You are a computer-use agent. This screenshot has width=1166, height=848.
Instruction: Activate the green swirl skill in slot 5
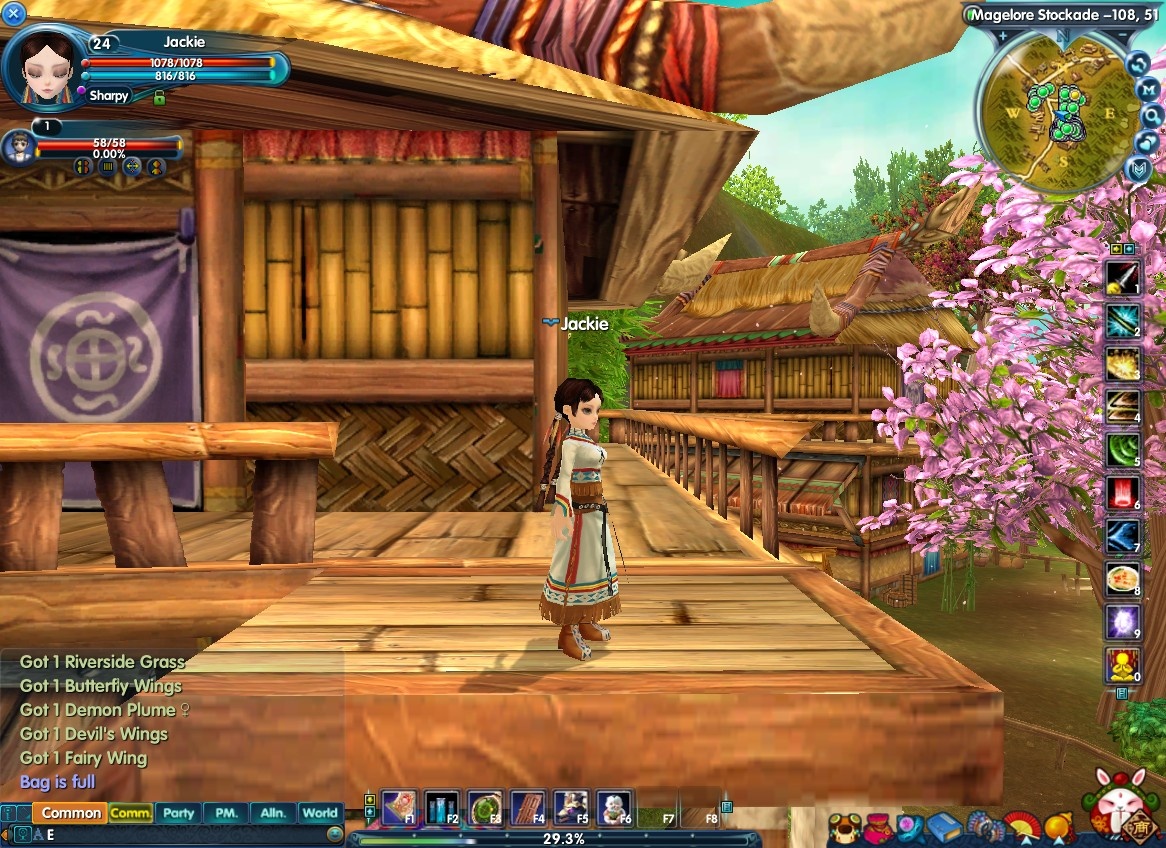[1122, 449]
